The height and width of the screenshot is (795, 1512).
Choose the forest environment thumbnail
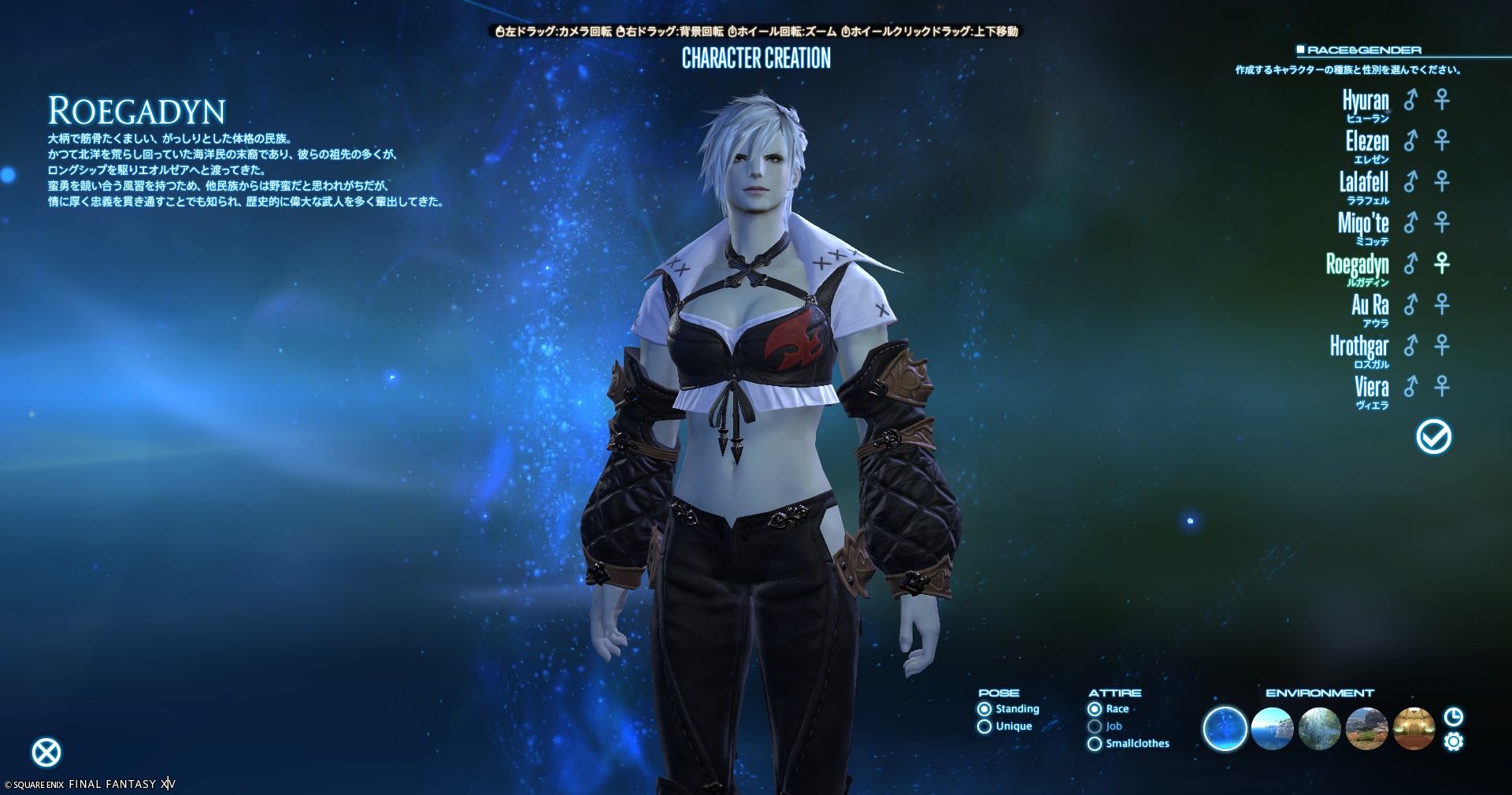(1319, 729)
